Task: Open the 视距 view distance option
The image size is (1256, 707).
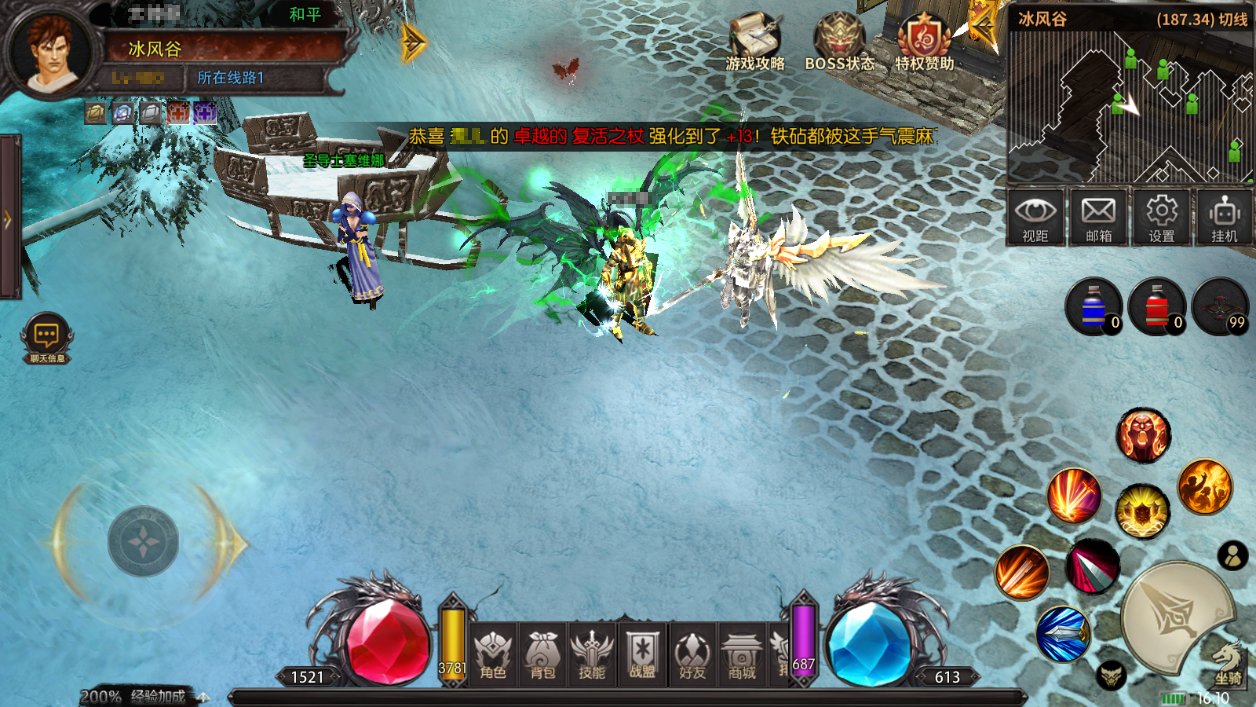Action: [1035, 217]
